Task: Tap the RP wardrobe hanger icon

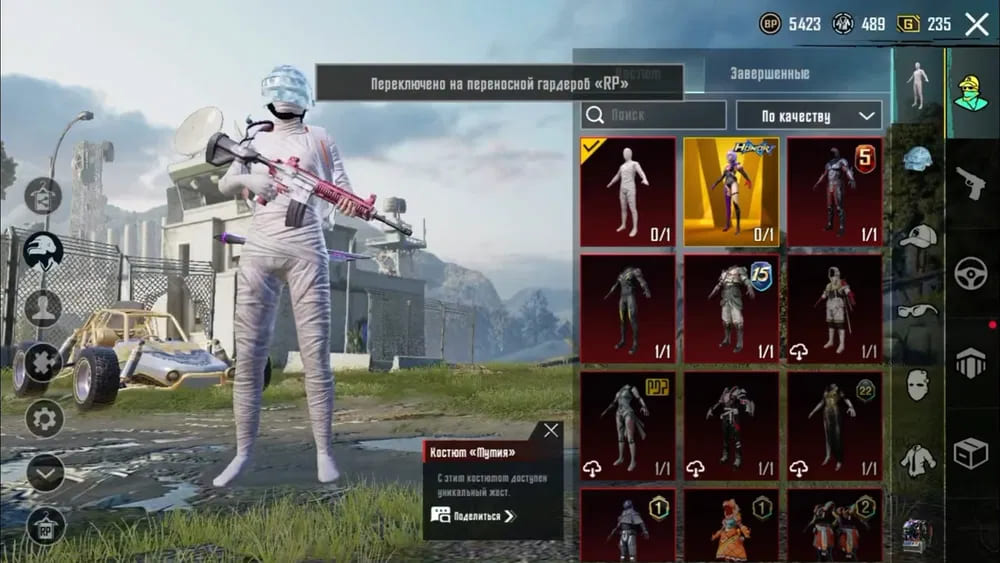Action: [45, 523]
